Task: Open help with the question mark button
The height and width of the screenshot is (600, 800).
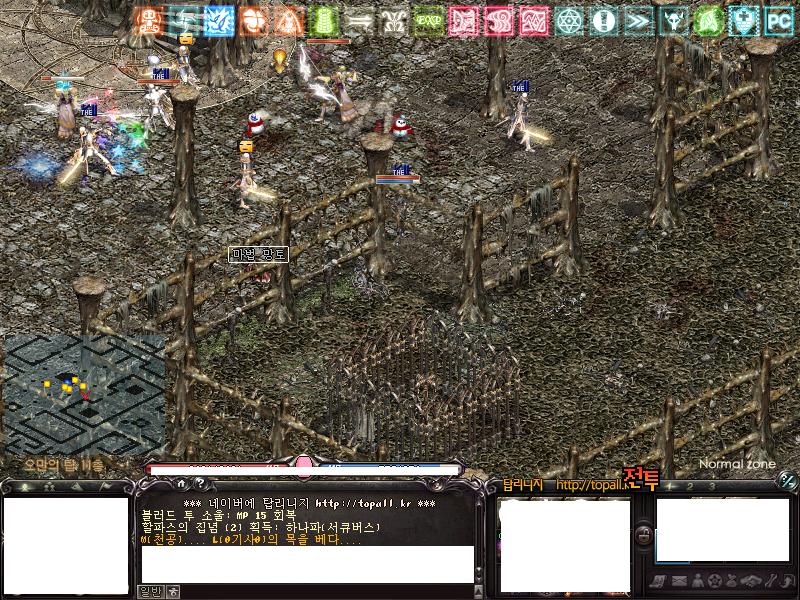Action: coord(199,484)
